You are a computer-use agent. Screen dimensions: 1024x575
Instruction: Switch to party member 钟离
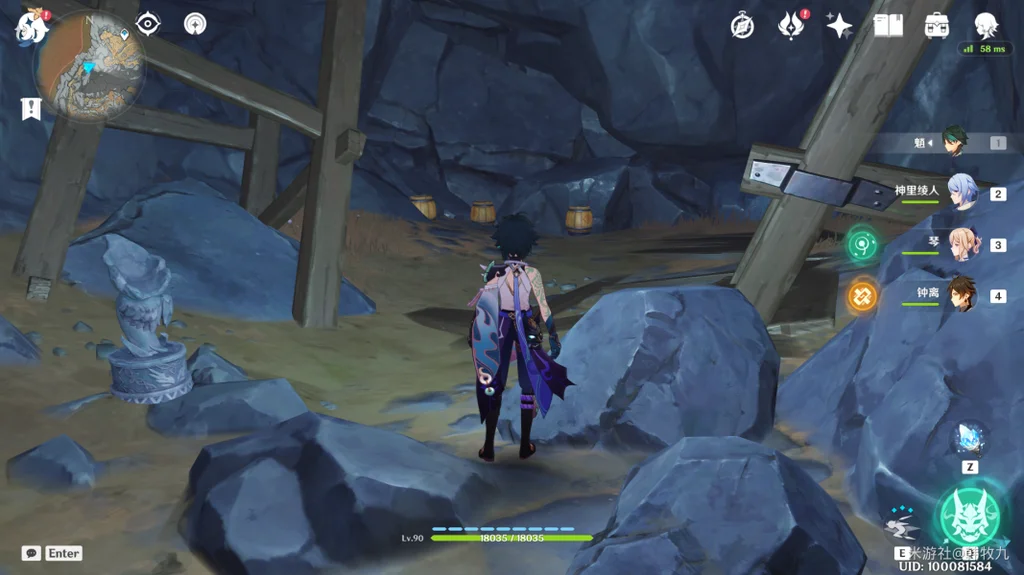(961, 295)
